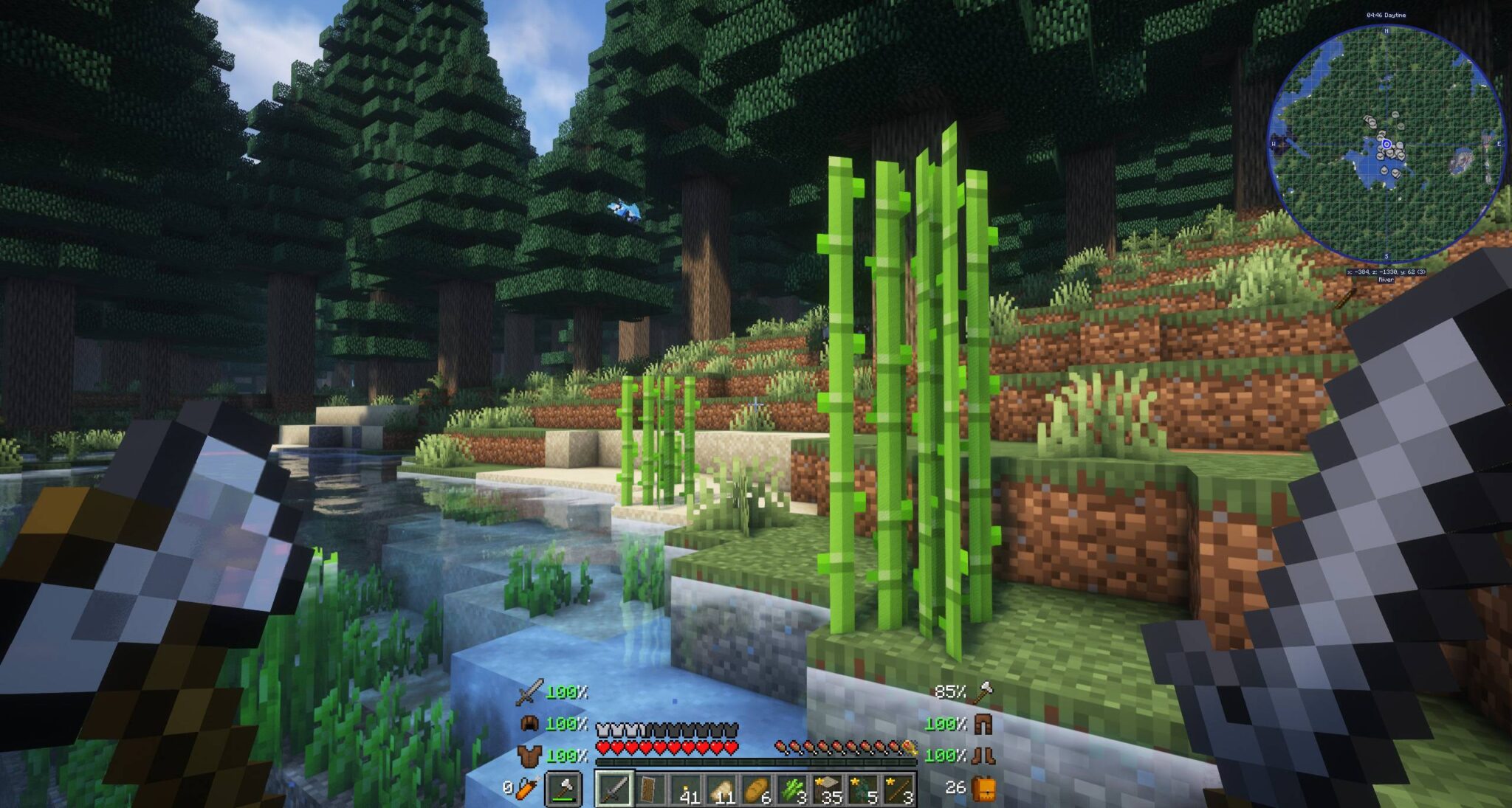
Task: Click the player arrow at the minimap center
Action: pos(1386,145)
